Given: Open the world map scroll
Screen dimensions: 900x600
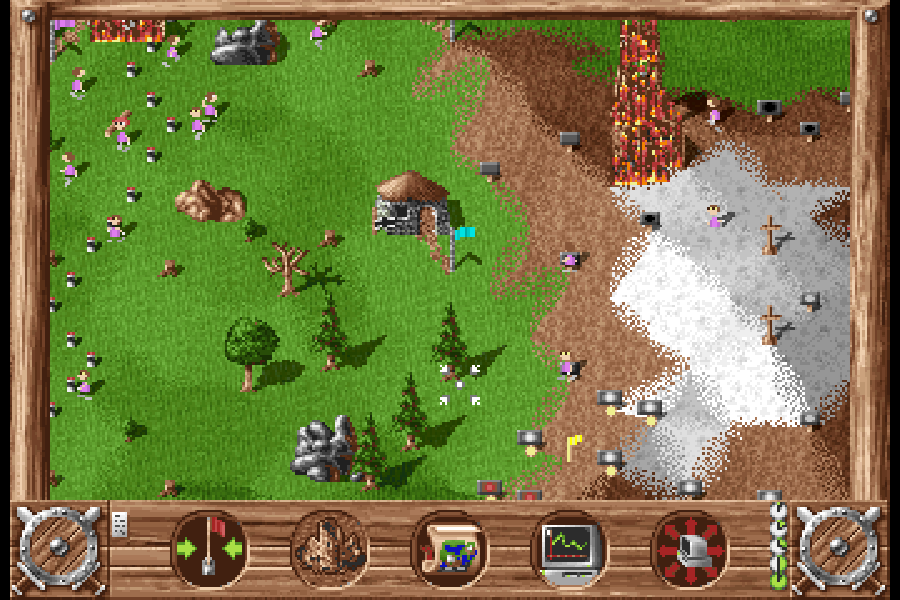Looking at the screenshot, I should (x=450, y=549).
